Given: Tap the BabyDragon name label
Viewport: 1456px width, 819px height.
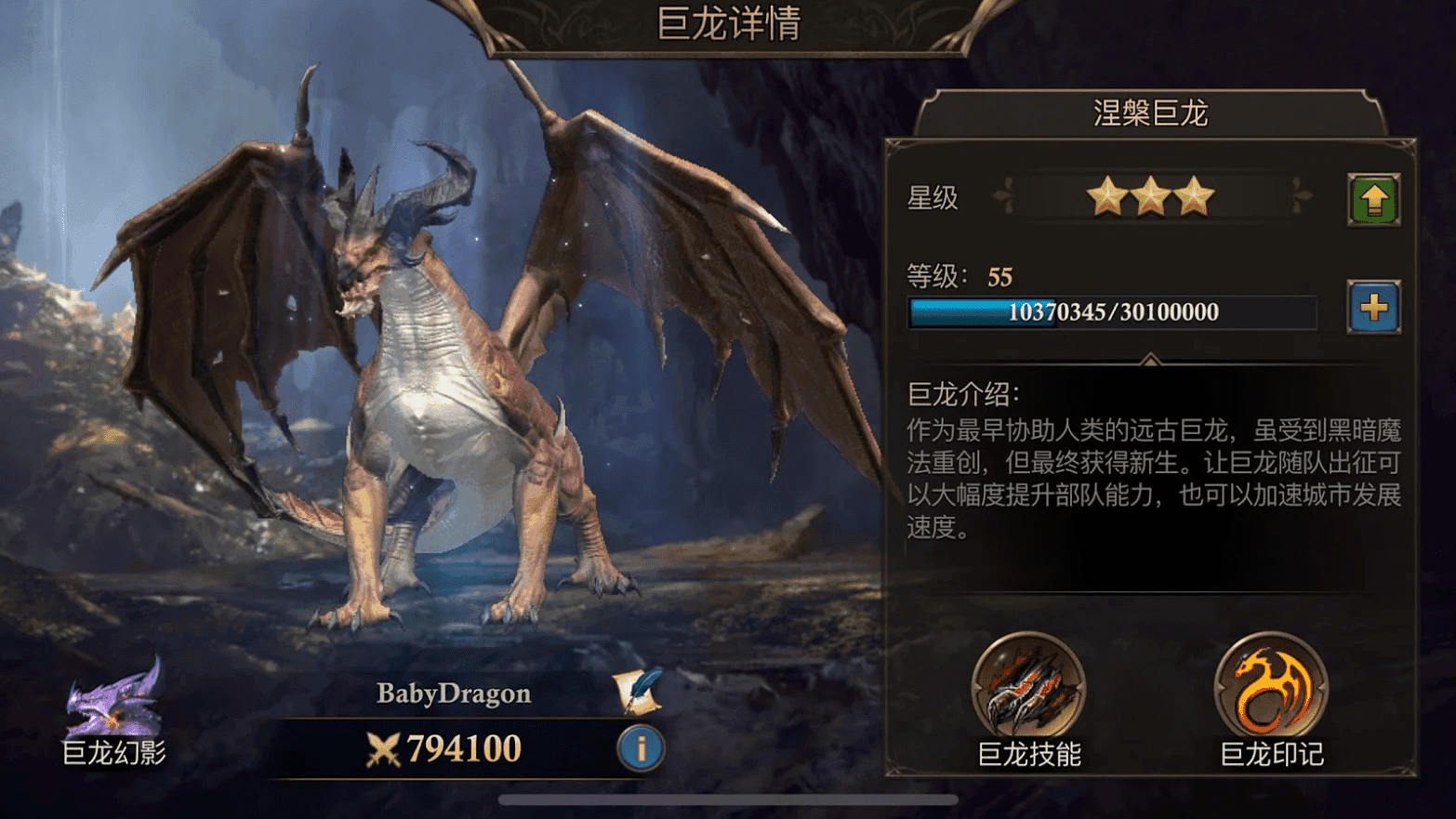Looking at the screenshot, I should (x=453, y=693).
